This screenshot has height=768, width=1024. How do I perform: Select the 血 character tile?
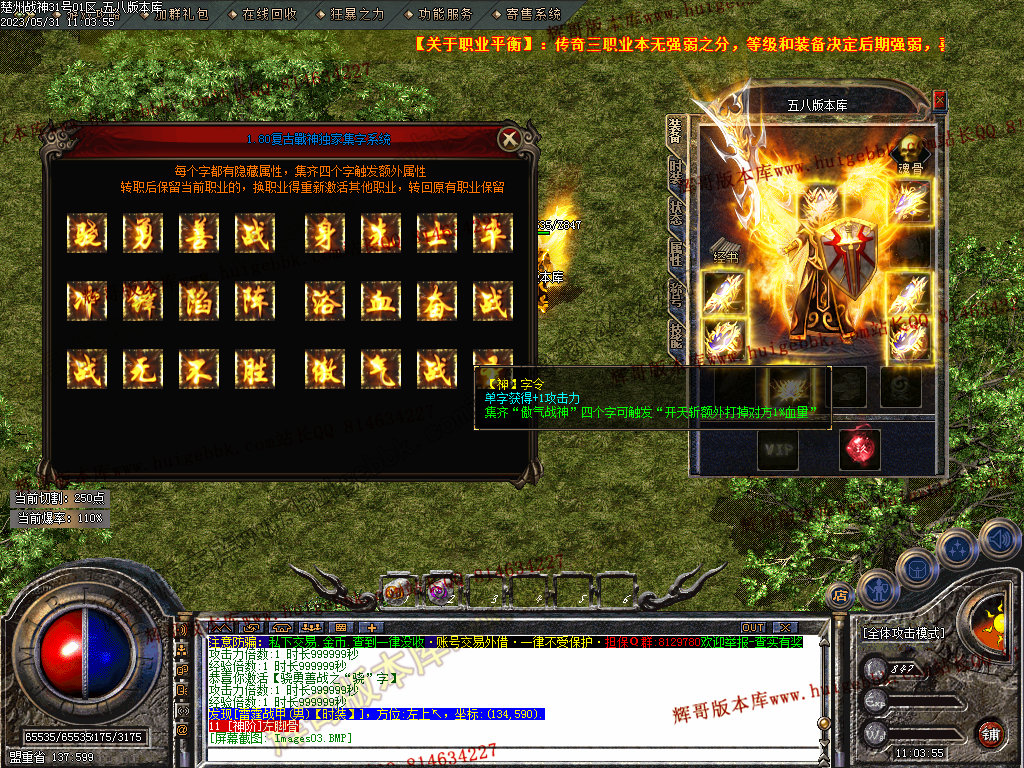click(381, 300)
